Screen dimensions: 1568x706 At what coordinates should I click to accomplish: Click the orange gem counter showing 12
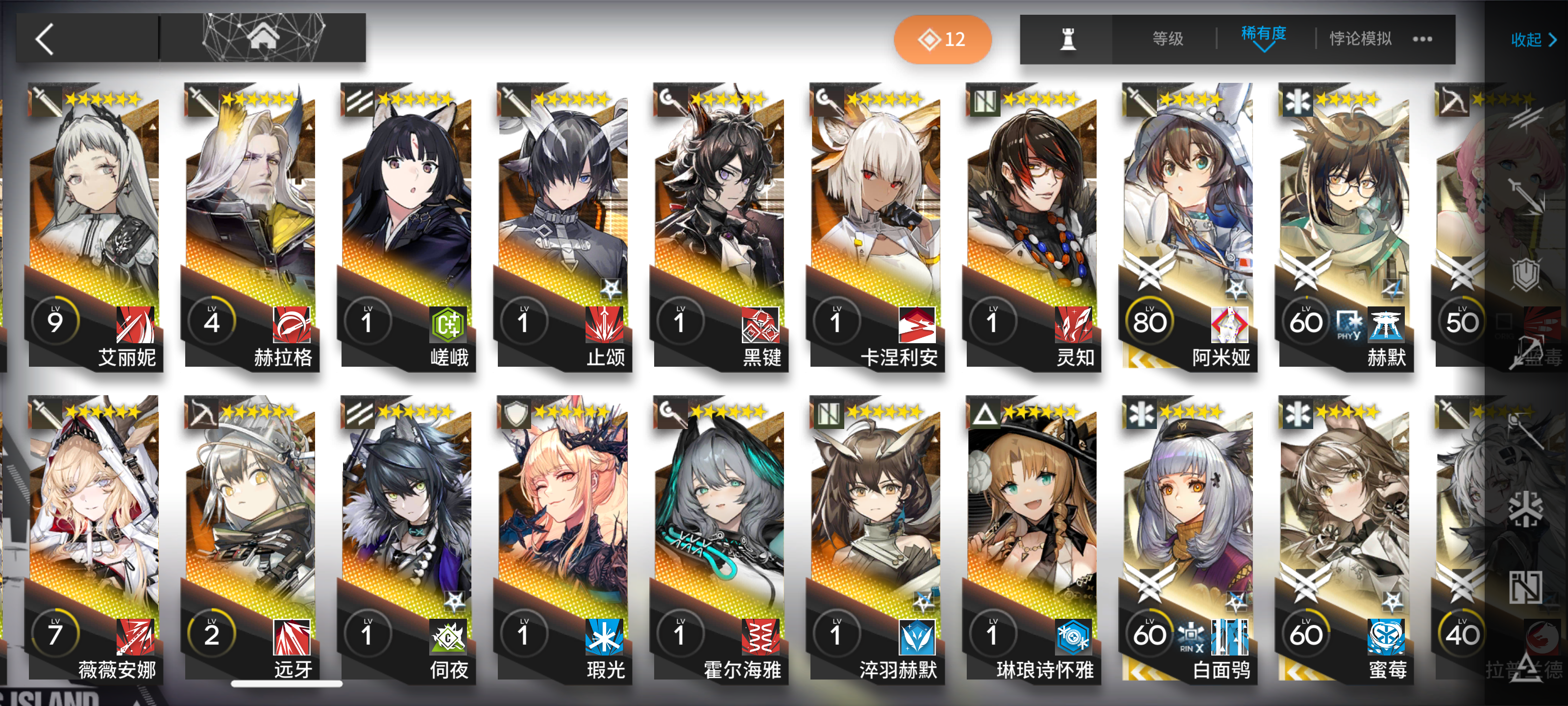(x=942, y=38)
